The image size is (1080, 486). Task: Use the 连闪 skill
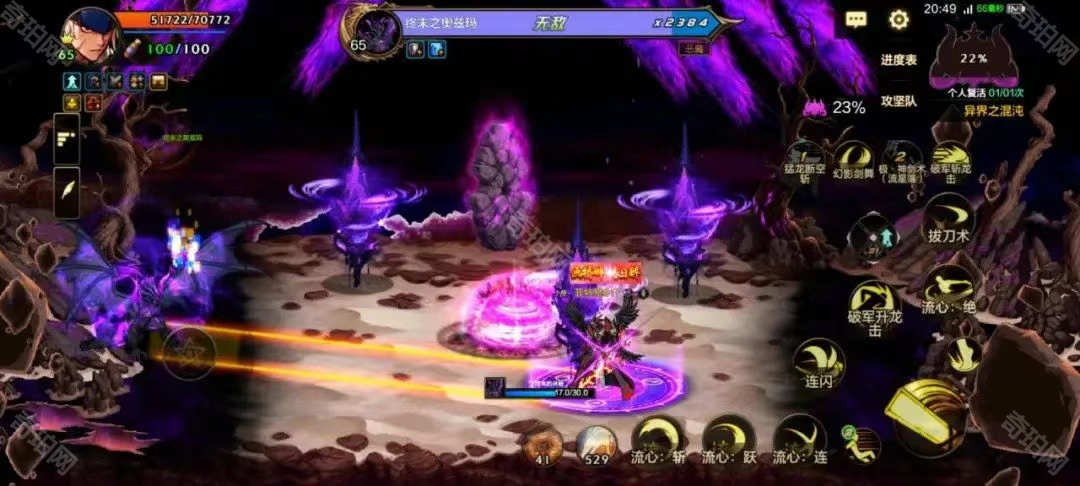pos(819,361)
